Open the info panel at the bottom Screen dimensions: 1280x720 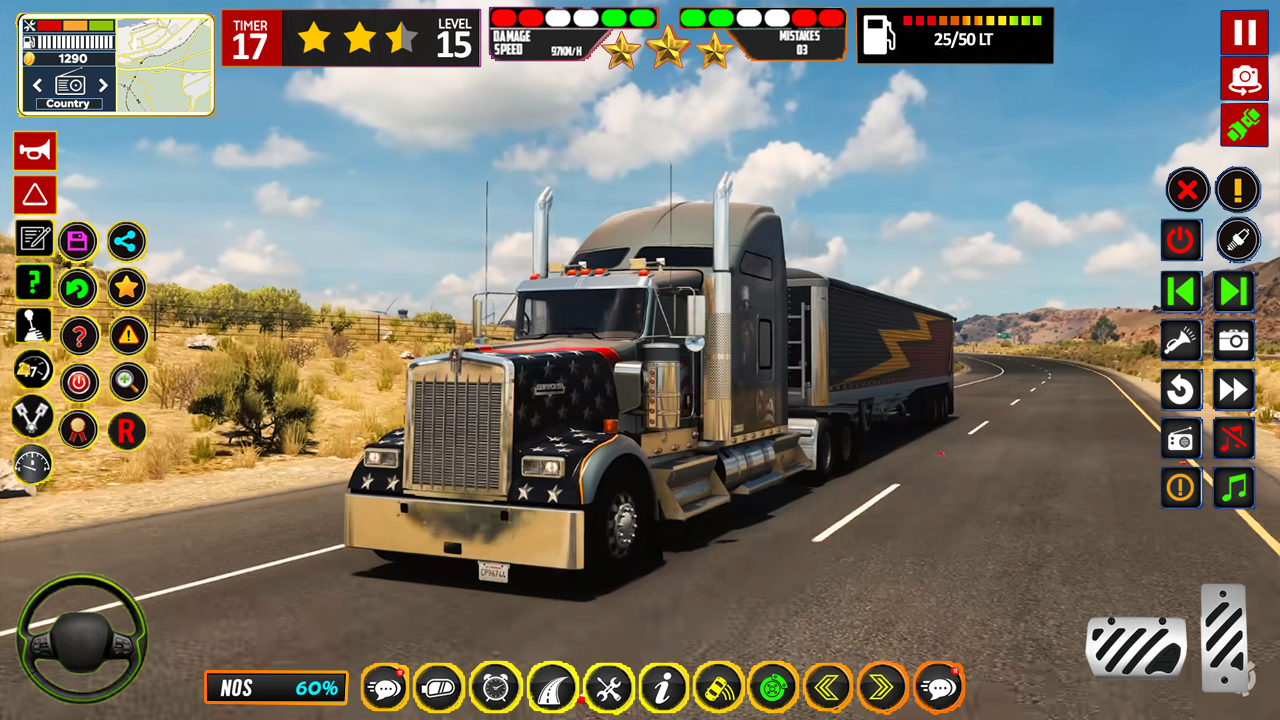[663, 687]
